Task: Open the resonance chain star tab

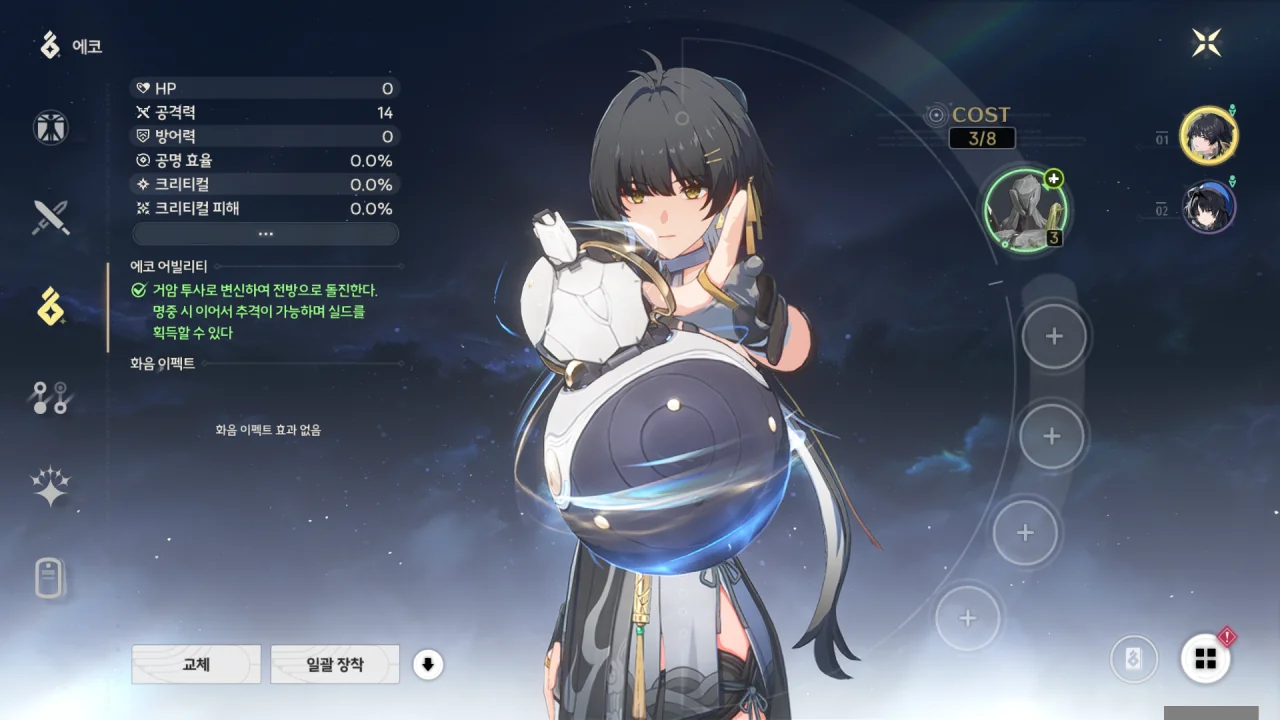Action: pos(50,487)
